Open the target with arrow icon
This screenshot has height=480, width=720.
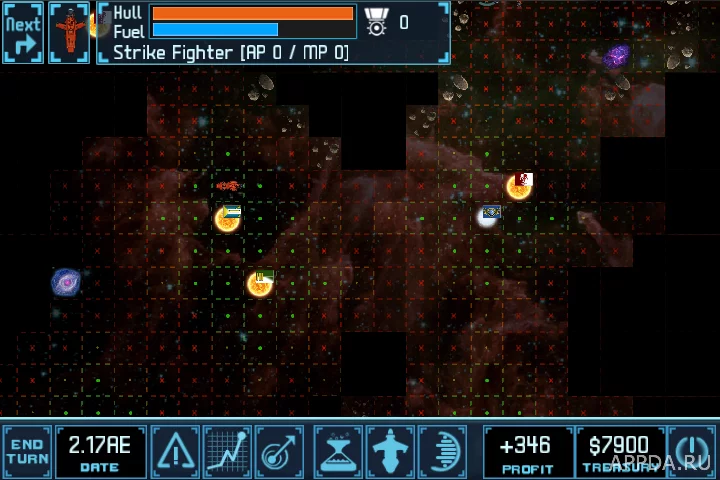pyautogui.click(x=279, y=452)
